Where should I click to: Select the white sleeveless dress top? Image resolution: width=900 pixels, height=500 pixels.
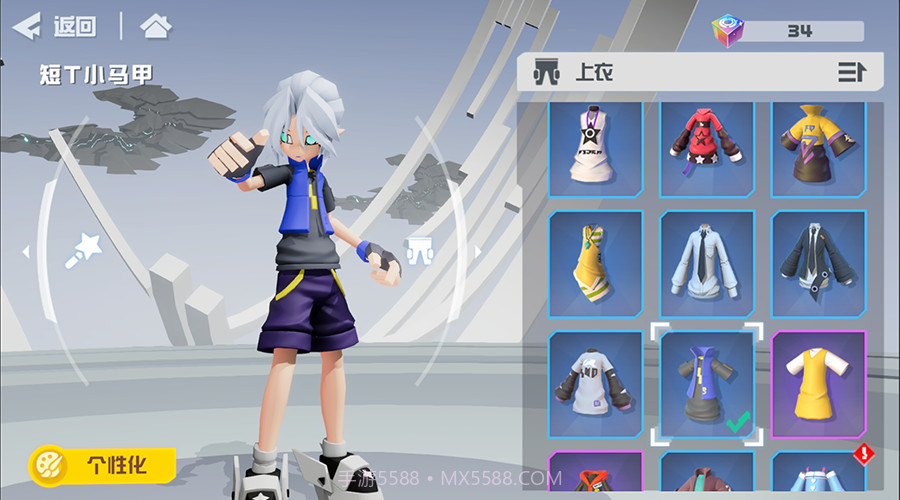(596, 145)
